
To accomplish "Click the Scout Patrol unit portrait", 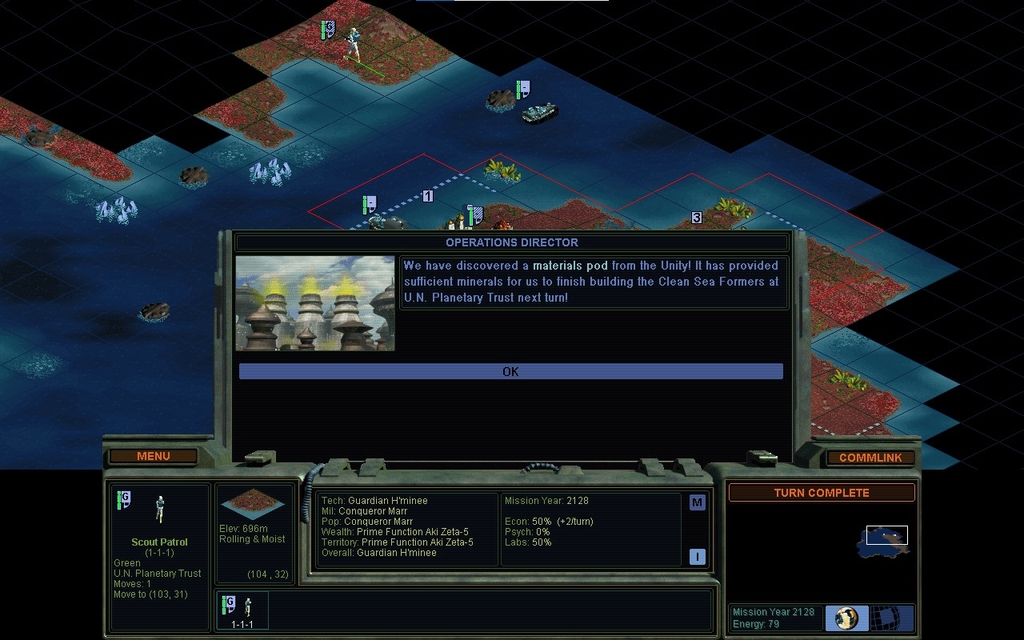I will coord(159,510).
